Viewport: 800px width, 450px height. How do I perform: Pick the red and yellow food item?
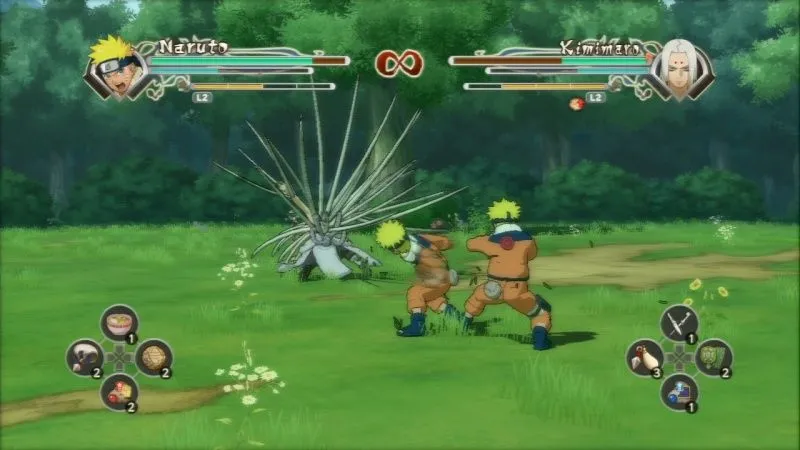(x=119, y=391)
